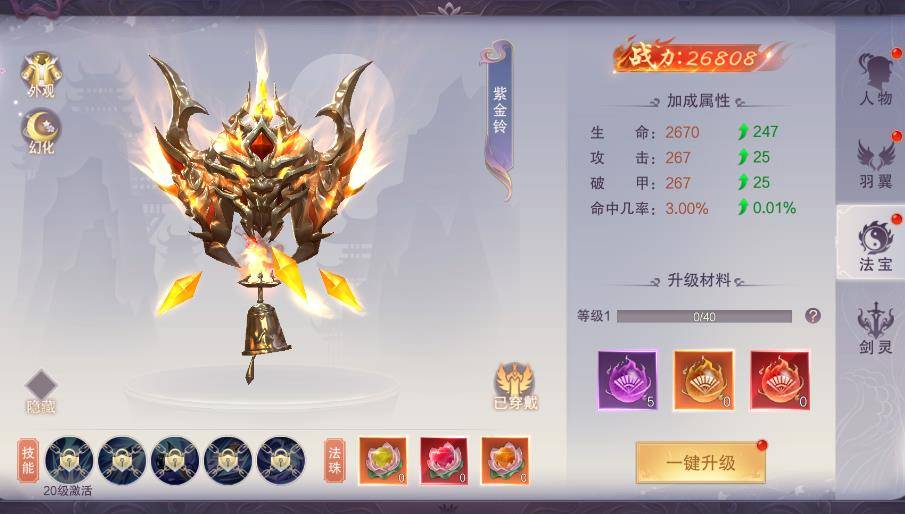Choose the orange lotus 法珠 slot

pyautogui.click(x=504, y=461)
